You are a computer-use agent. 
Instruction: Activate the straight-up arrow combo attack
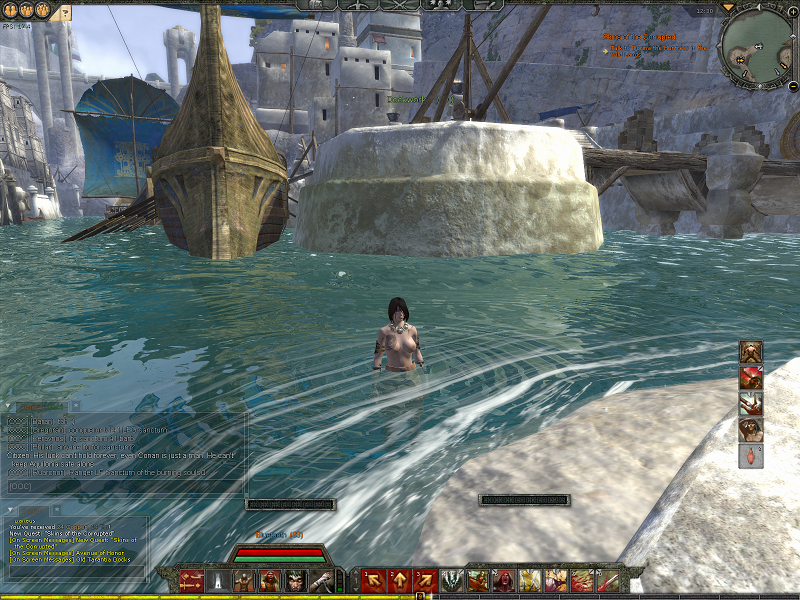(399, 579)
